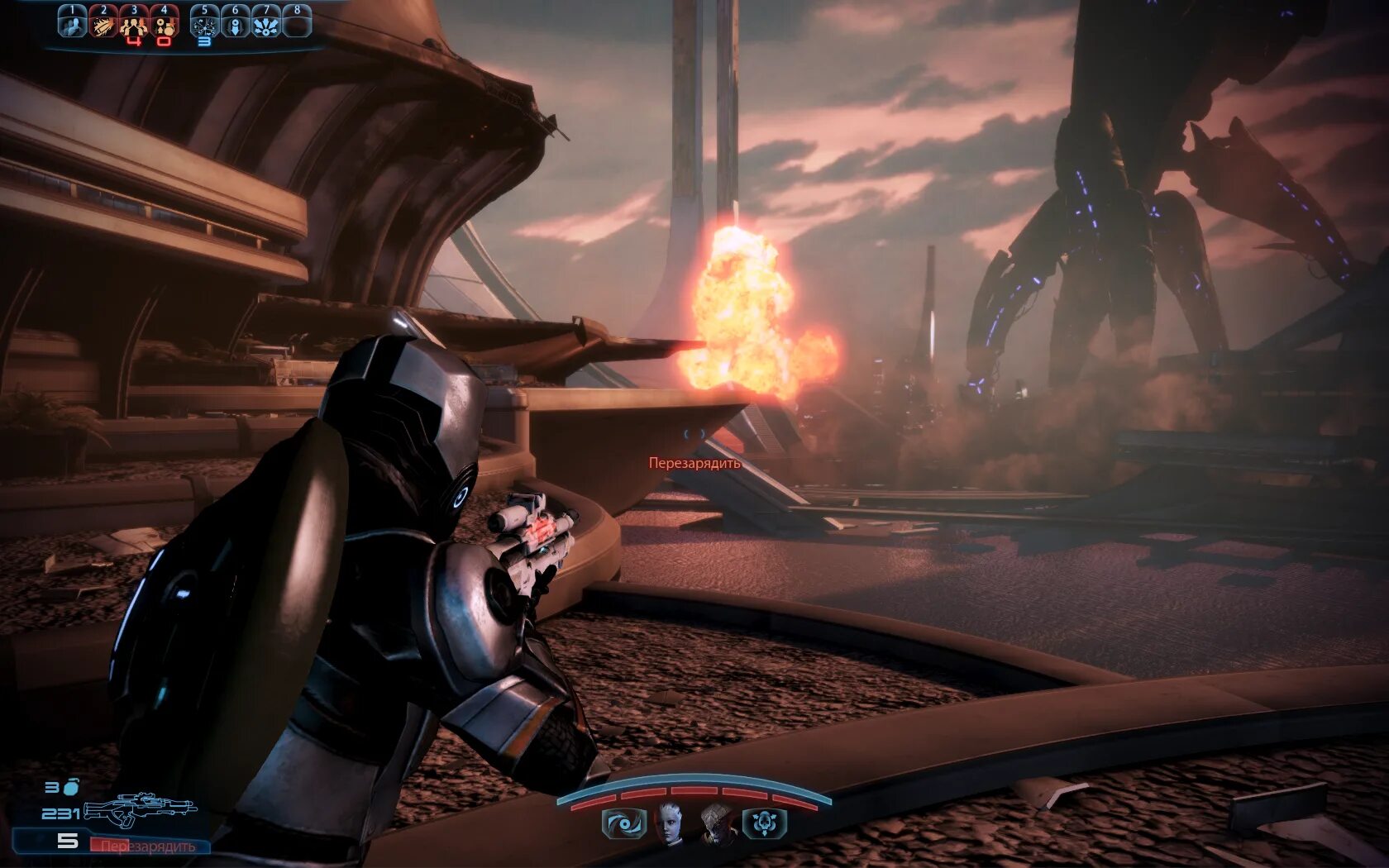Select the turian squadmate portrait
1389x868 pixels.
click(718, 824)
